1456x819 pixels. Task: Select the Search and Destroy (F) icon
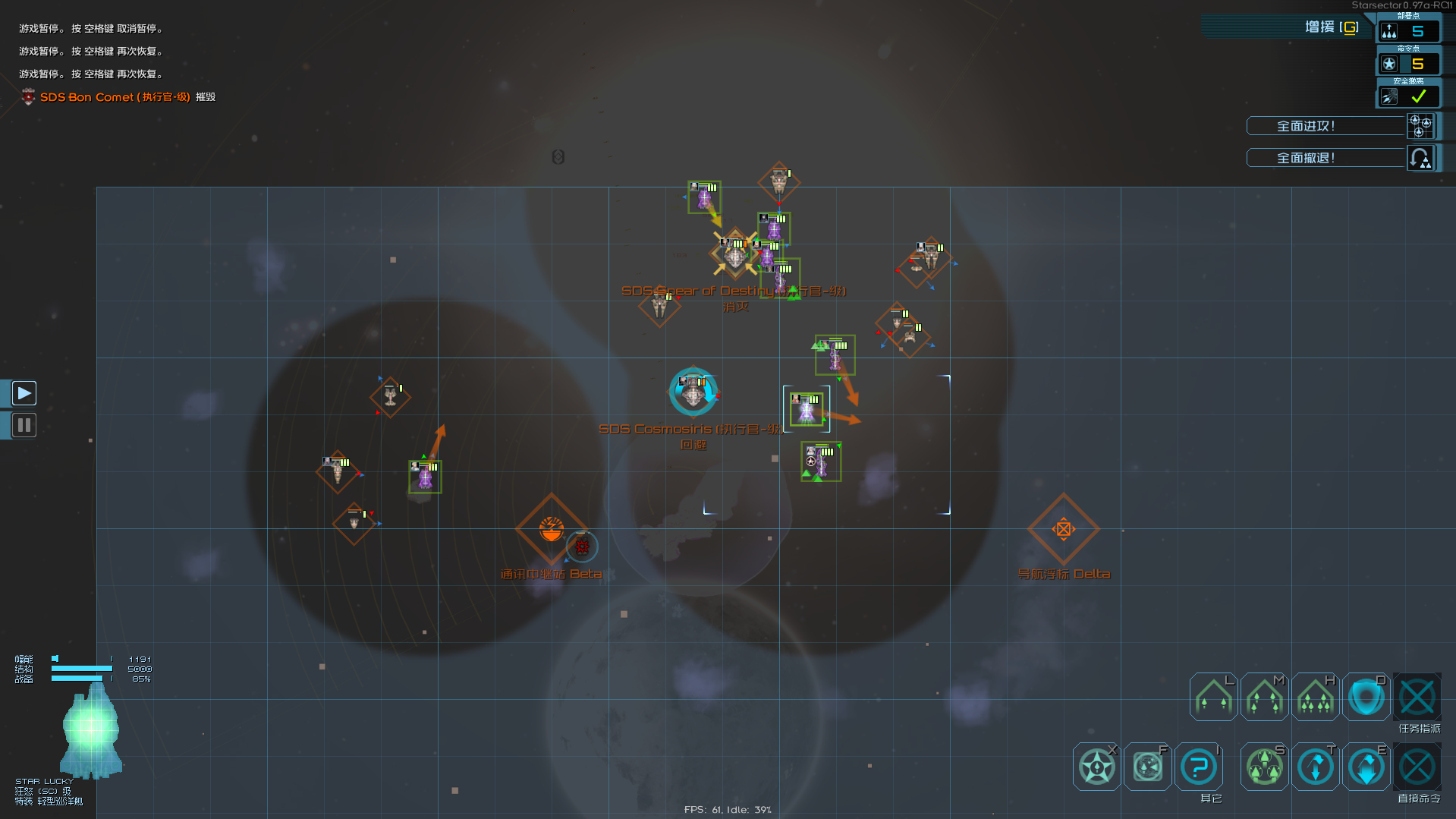(1147, 766)
